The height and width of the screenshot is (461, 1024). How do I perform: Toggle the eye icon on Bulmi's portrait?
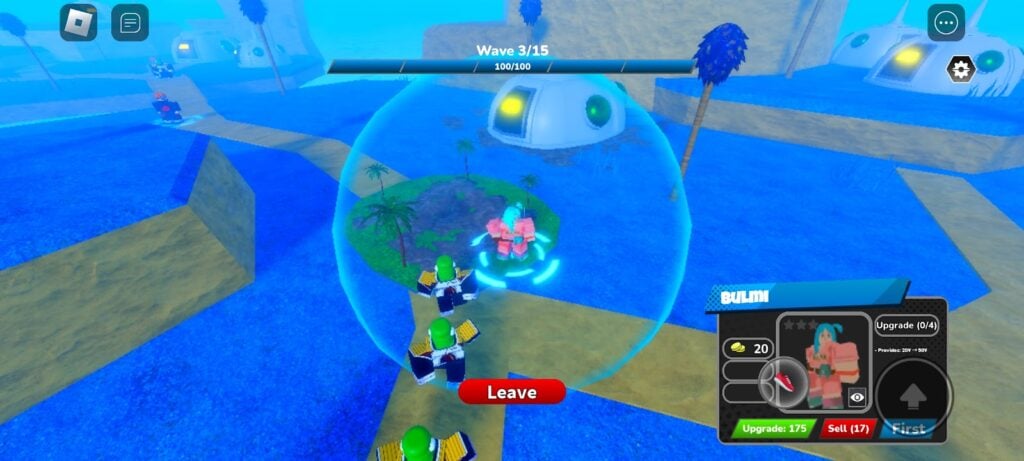pyautogui.click(x=857, y=397)
